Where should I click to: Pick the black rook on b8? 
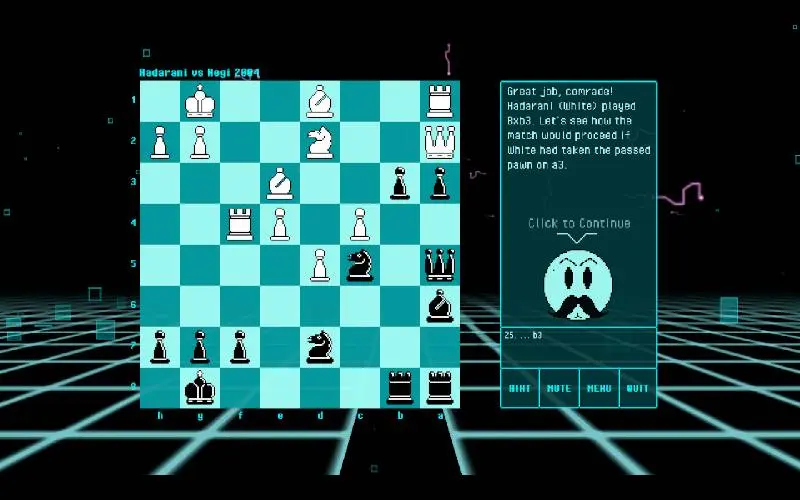click(399, 387)
